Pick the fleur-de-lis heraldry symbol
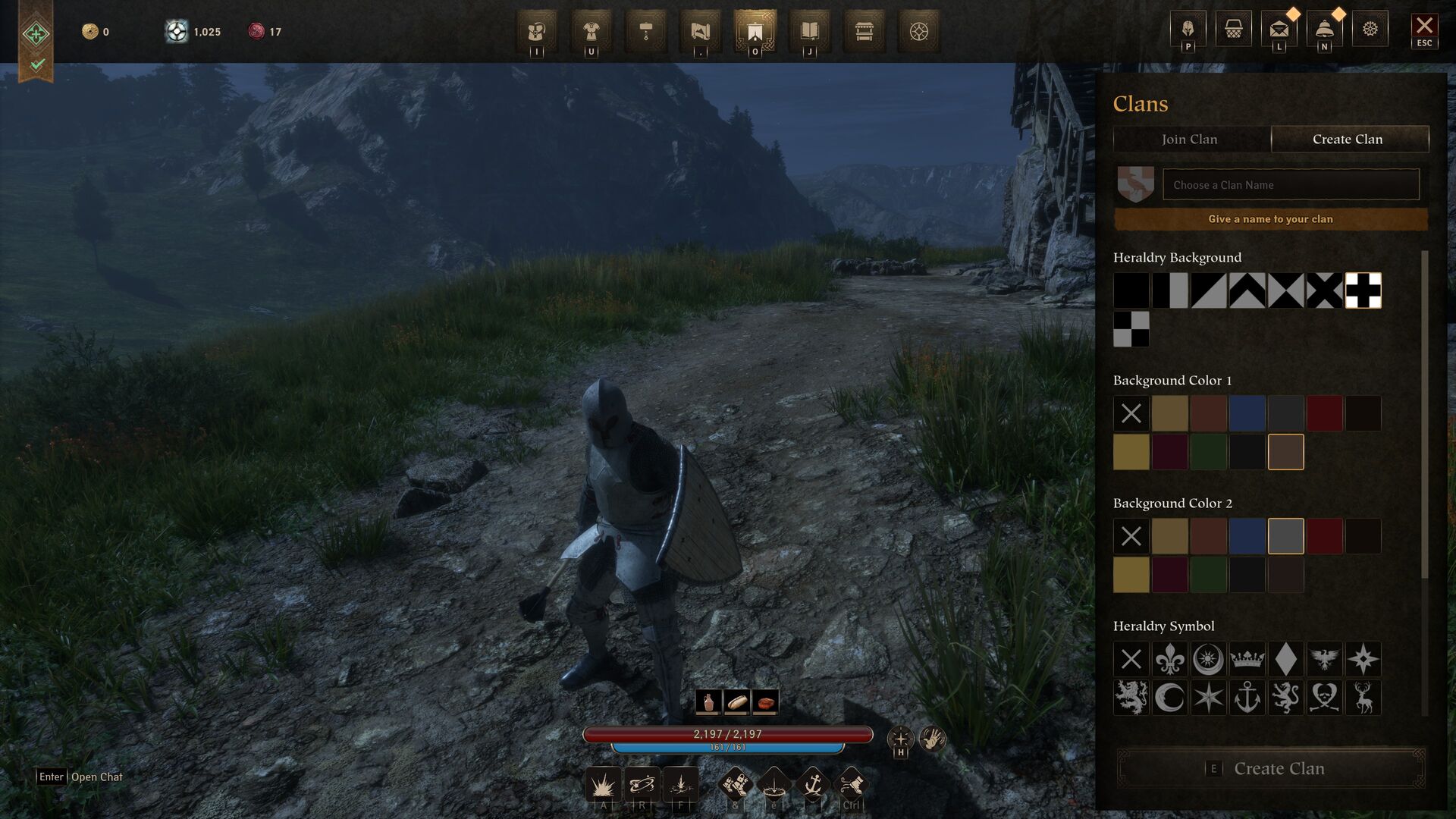 pyautogui.click(x=1169, y=659)
